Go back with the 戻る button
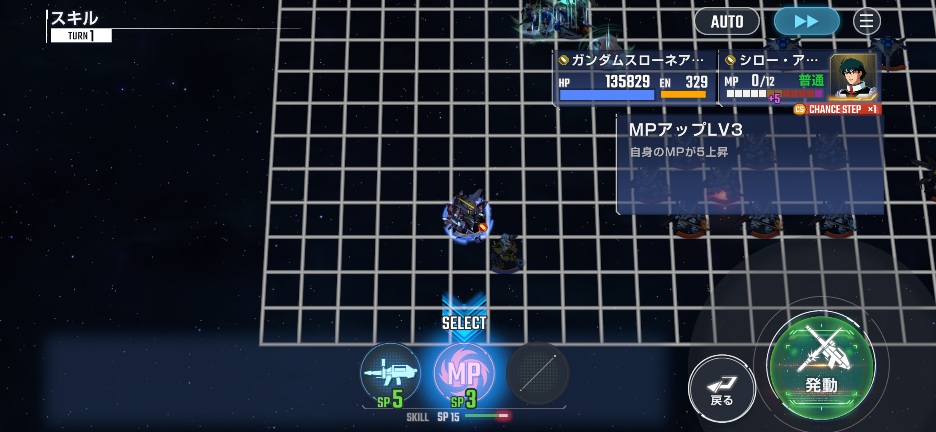This screenshot has width=936, height=432. point(721,385)
